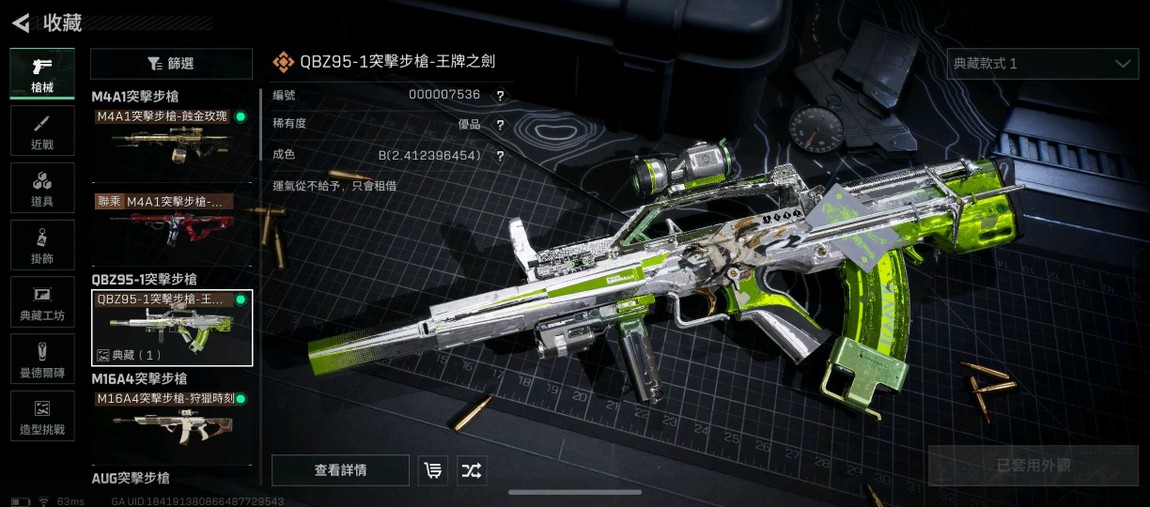Show help for 稀有度 rarity
This screenshot has width=1150, height=507.
[500, 125]
